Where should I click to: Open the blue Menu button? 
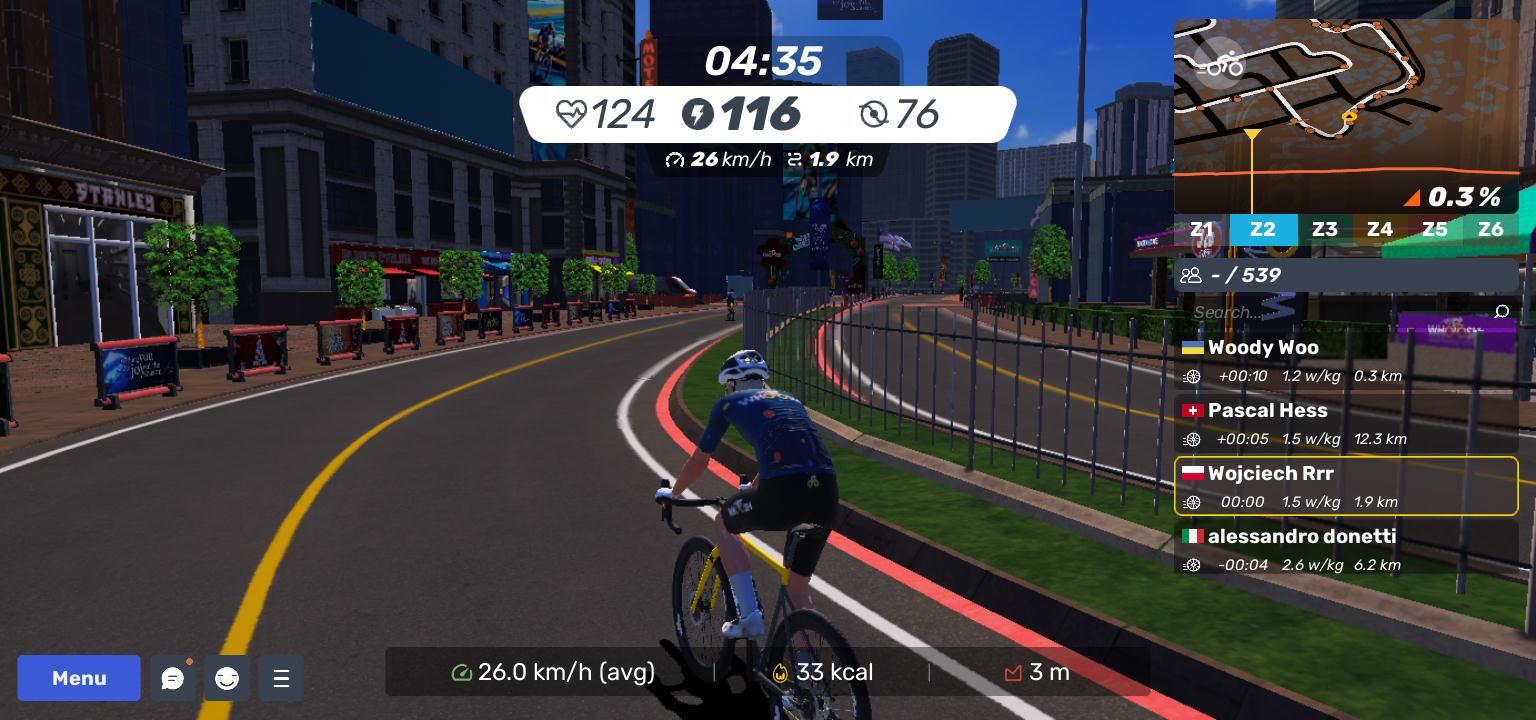pyautogui.click(x=79, y=678)
